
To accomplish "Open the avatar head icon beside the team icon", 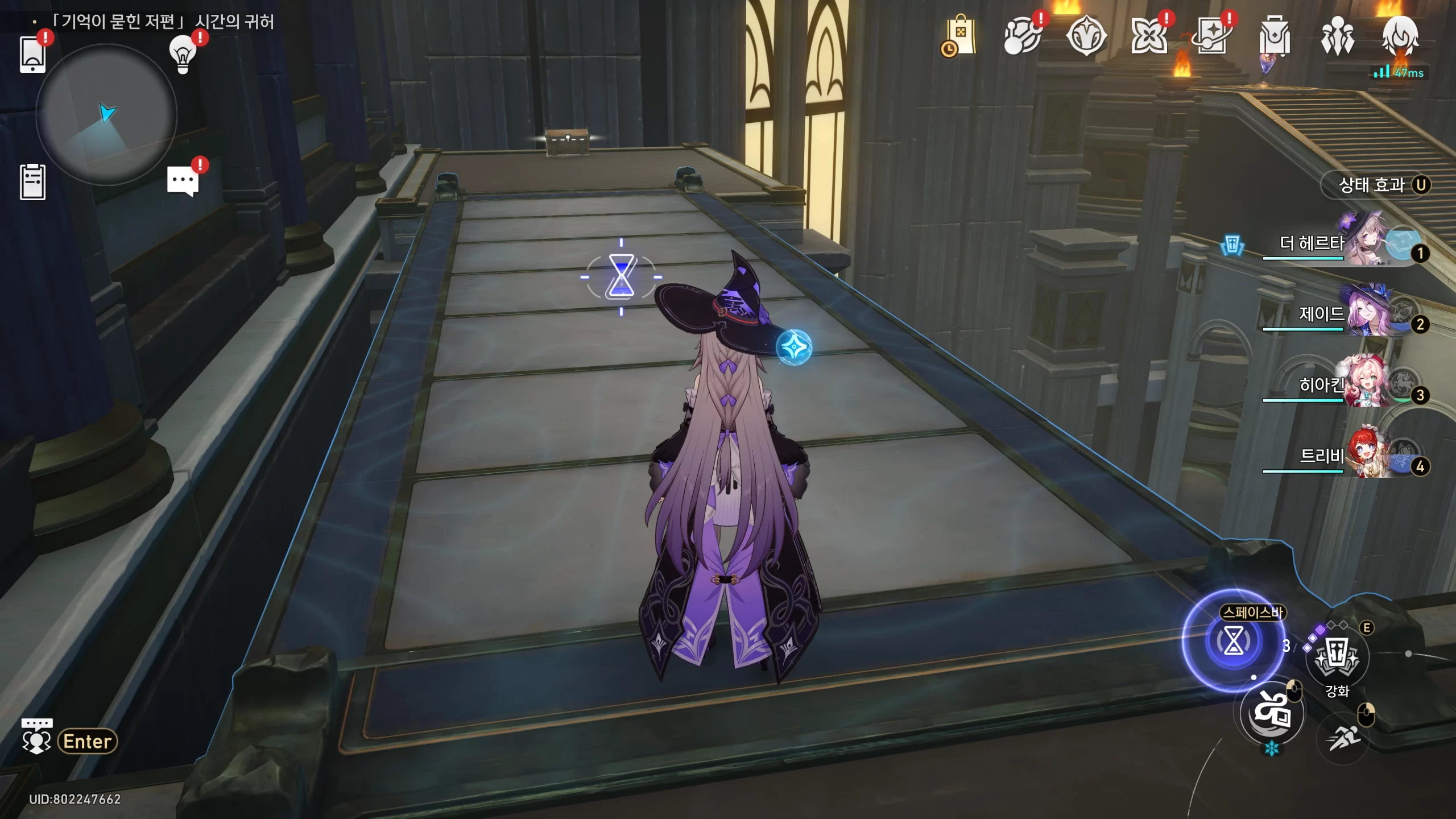I will pyautogui.click(x=1400, y=35).
